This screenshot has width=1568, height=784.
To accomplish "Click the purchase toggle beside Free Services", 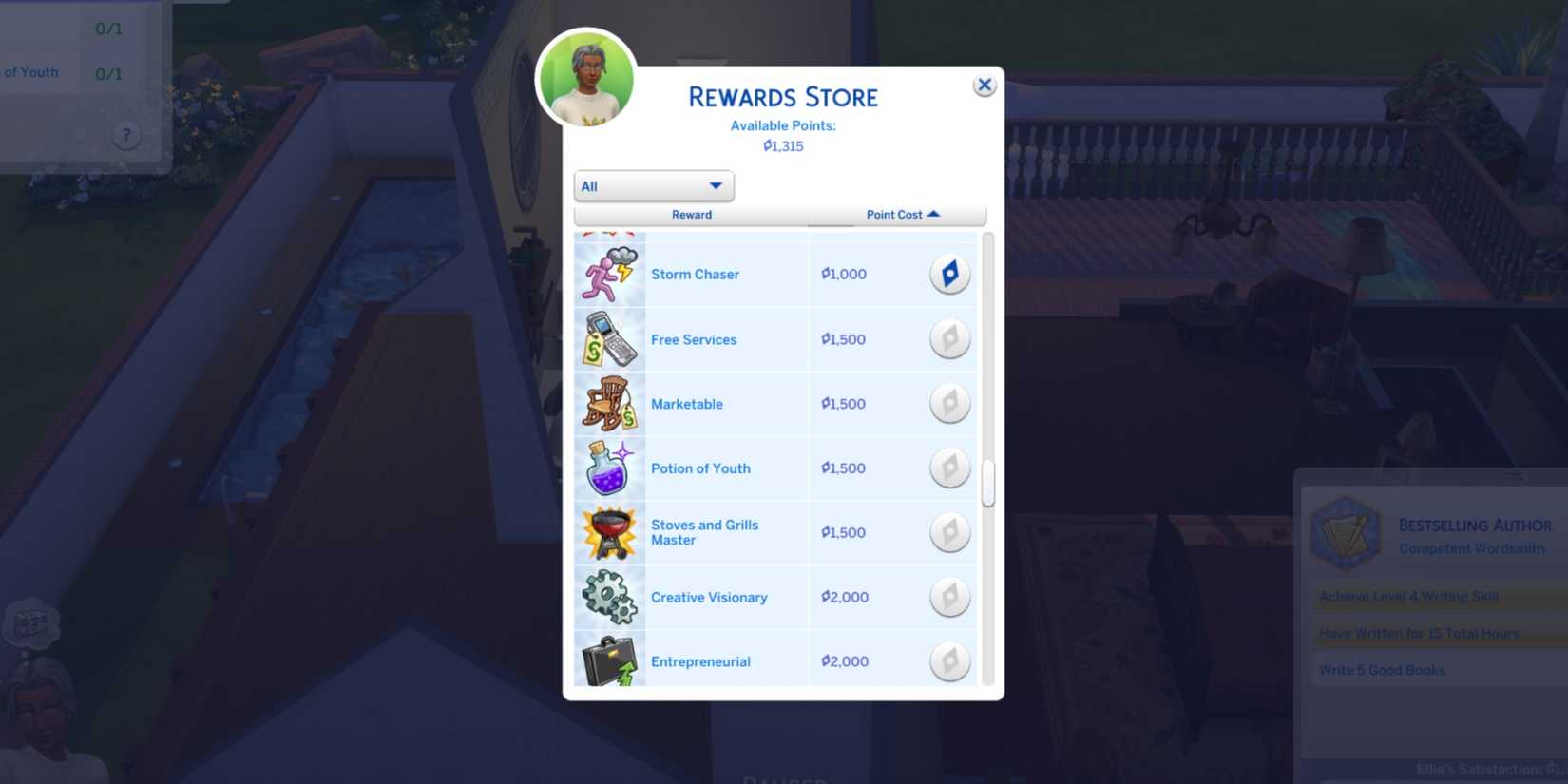I will [x=949, y=339].
